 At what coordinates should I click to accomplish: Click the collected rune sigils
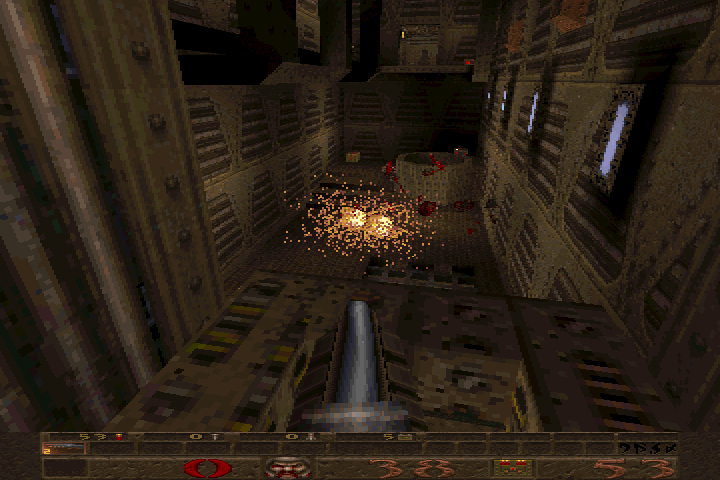pyautogui.click(x=647, y=447)
